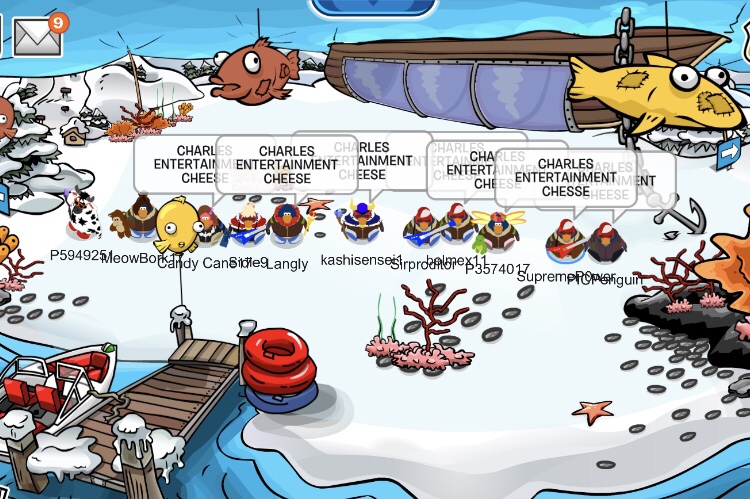Viewport: 750px width, 499px height.
Task: Open the mail envelope with 9 notifications
Action: pyautogui.click(x=36, y=36)
